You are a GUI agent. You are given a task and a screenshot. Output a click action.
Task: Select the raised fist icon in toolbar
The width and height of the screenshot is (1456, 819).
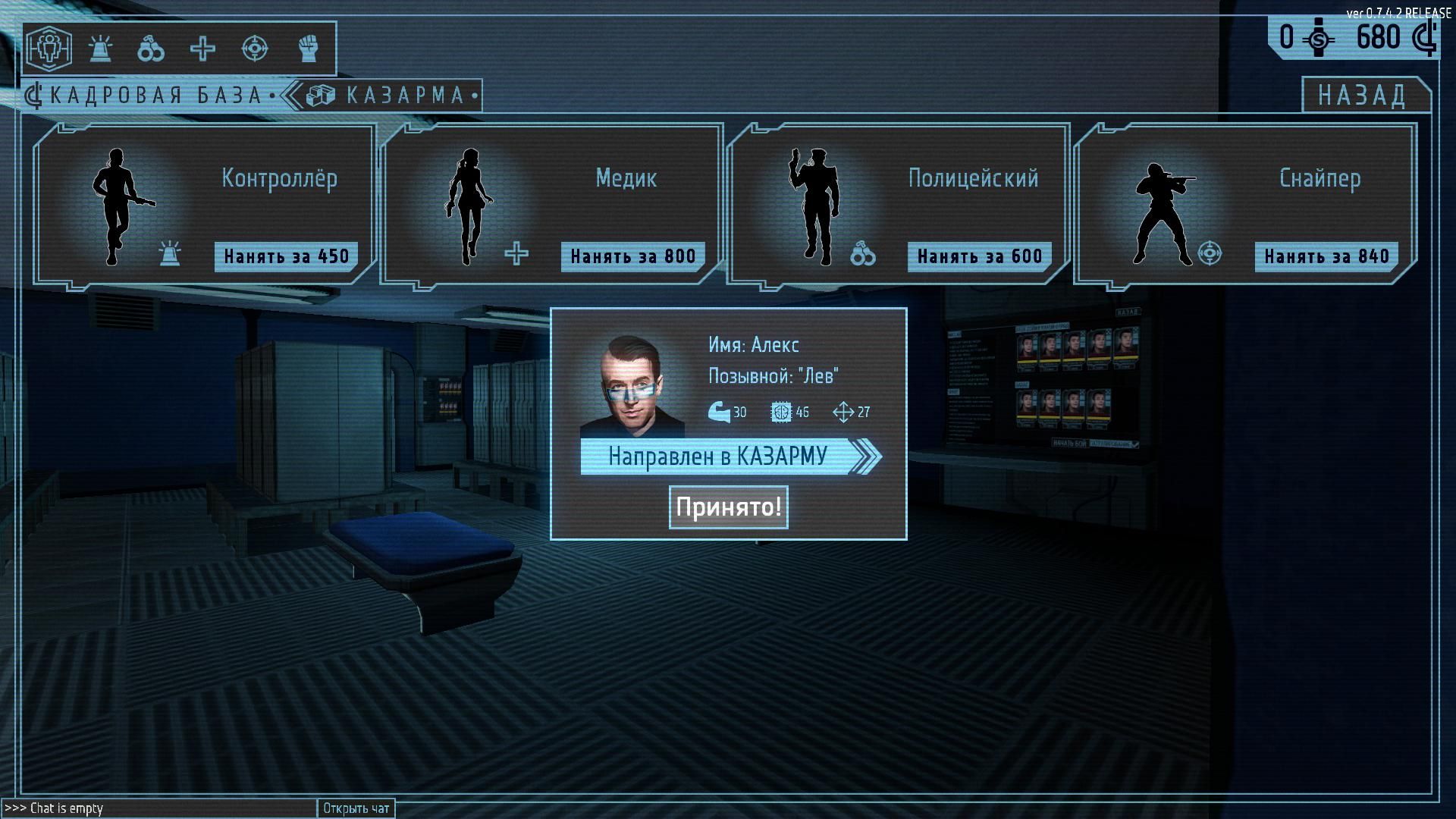pyautogui.click(x=306, y=49)
